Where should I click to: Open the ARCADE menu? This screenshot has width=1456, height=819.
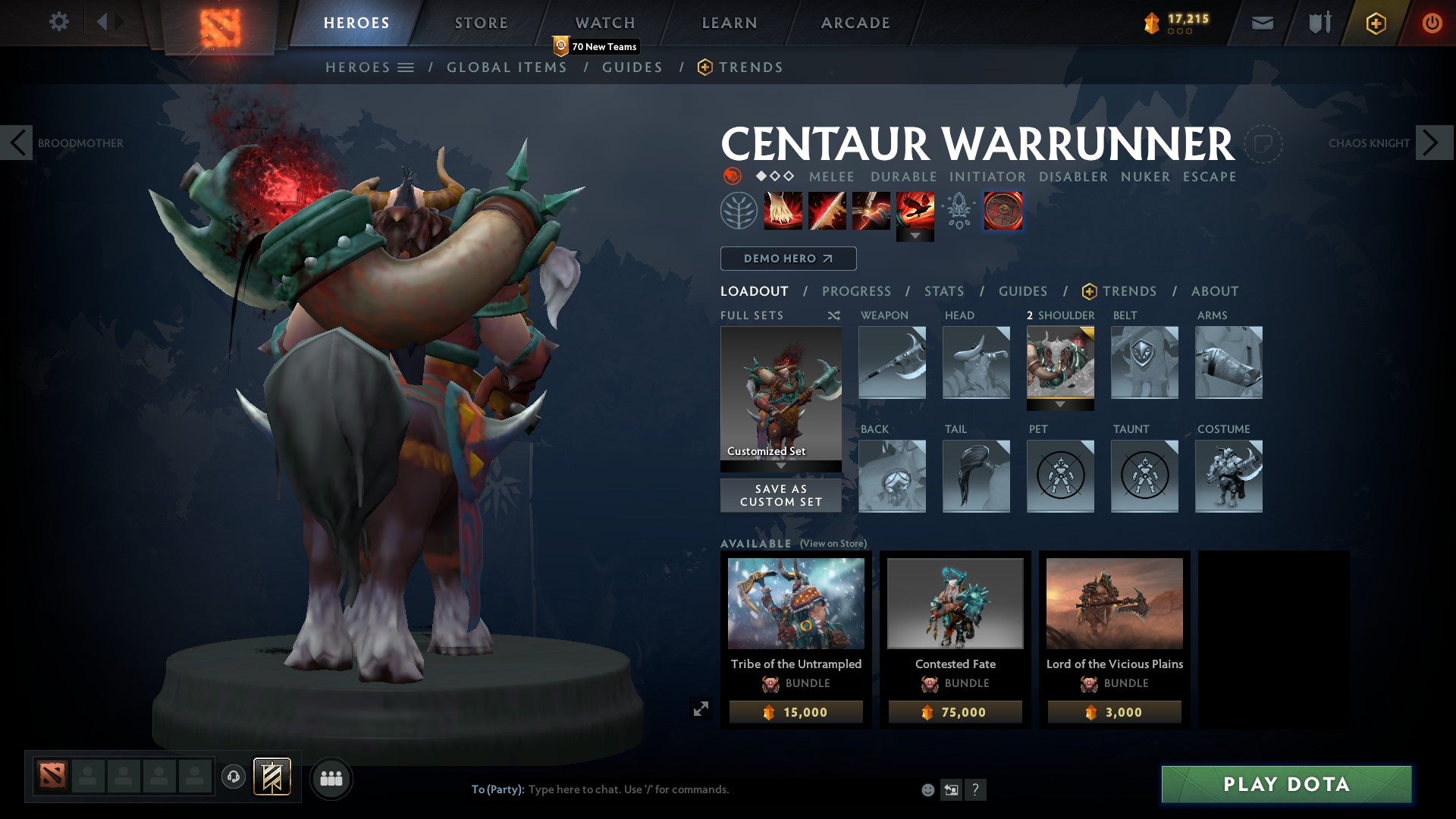[855, 23]
